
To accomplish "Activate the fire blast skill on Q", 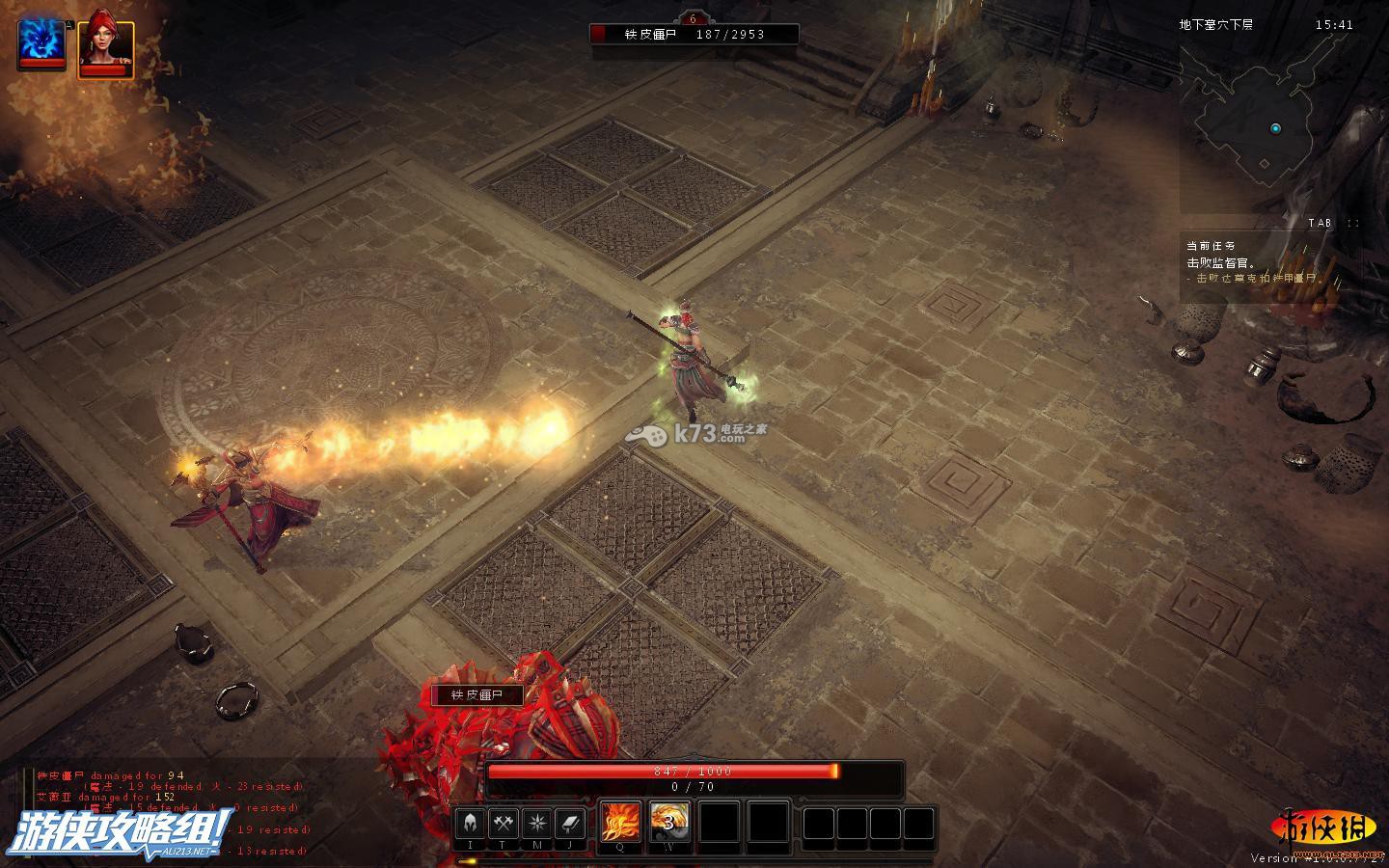I will click(x=620, y=822).
